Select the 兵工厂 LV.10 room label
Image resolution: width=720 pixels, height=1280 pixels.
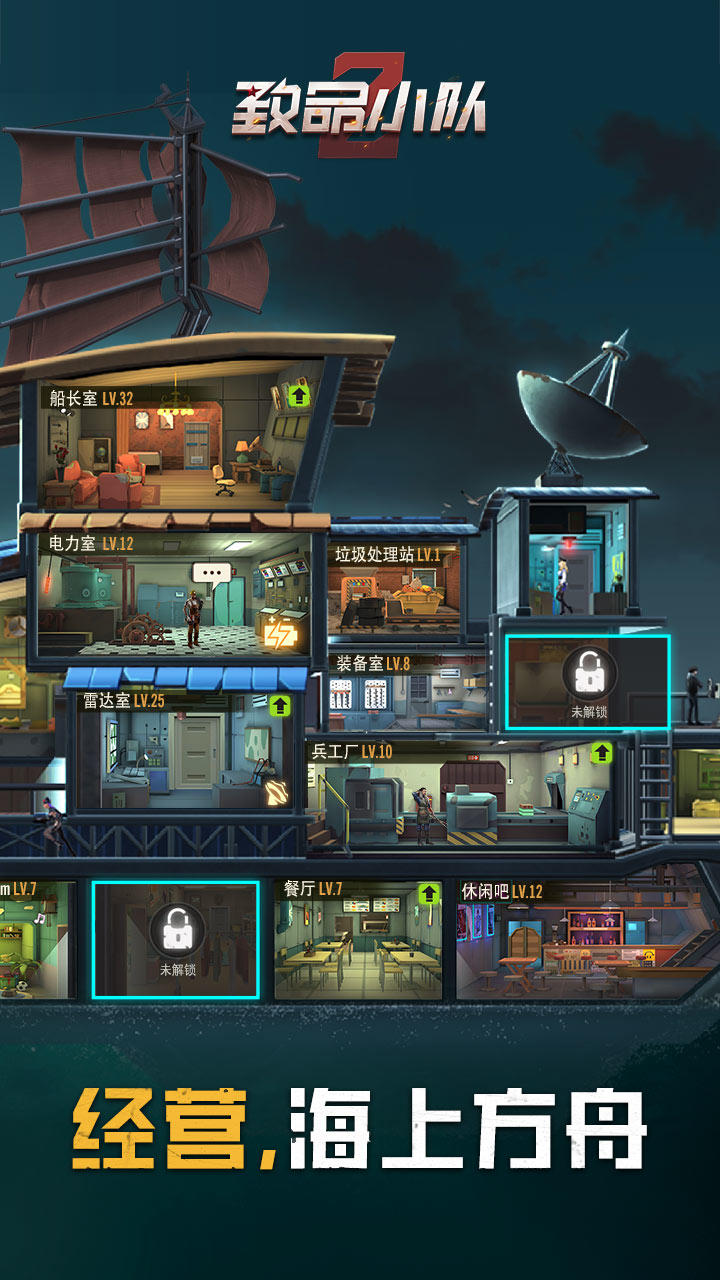(x=351, y=751)
